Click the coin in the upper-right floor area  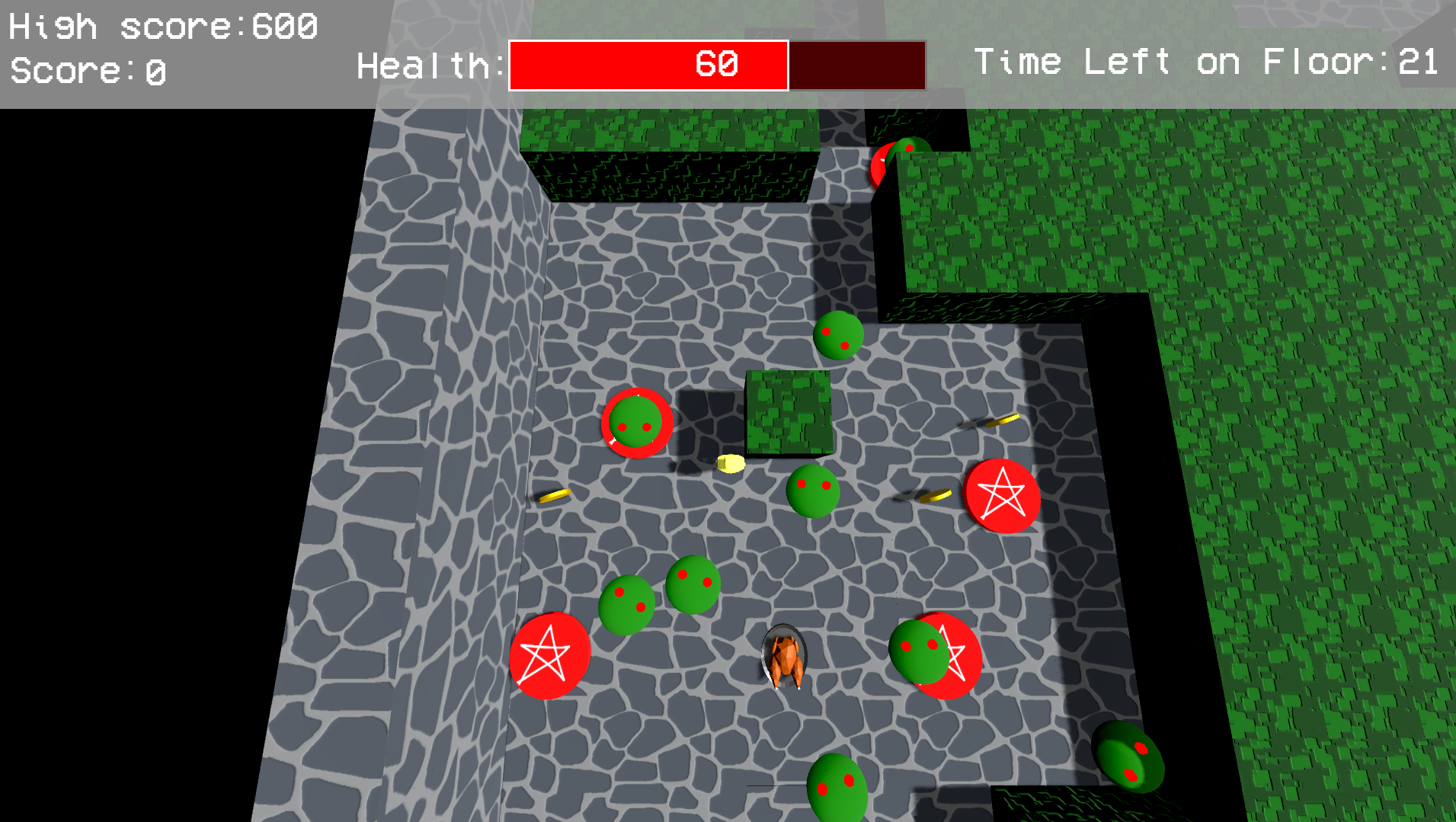pyautogui.click(x=1003, y=419)
